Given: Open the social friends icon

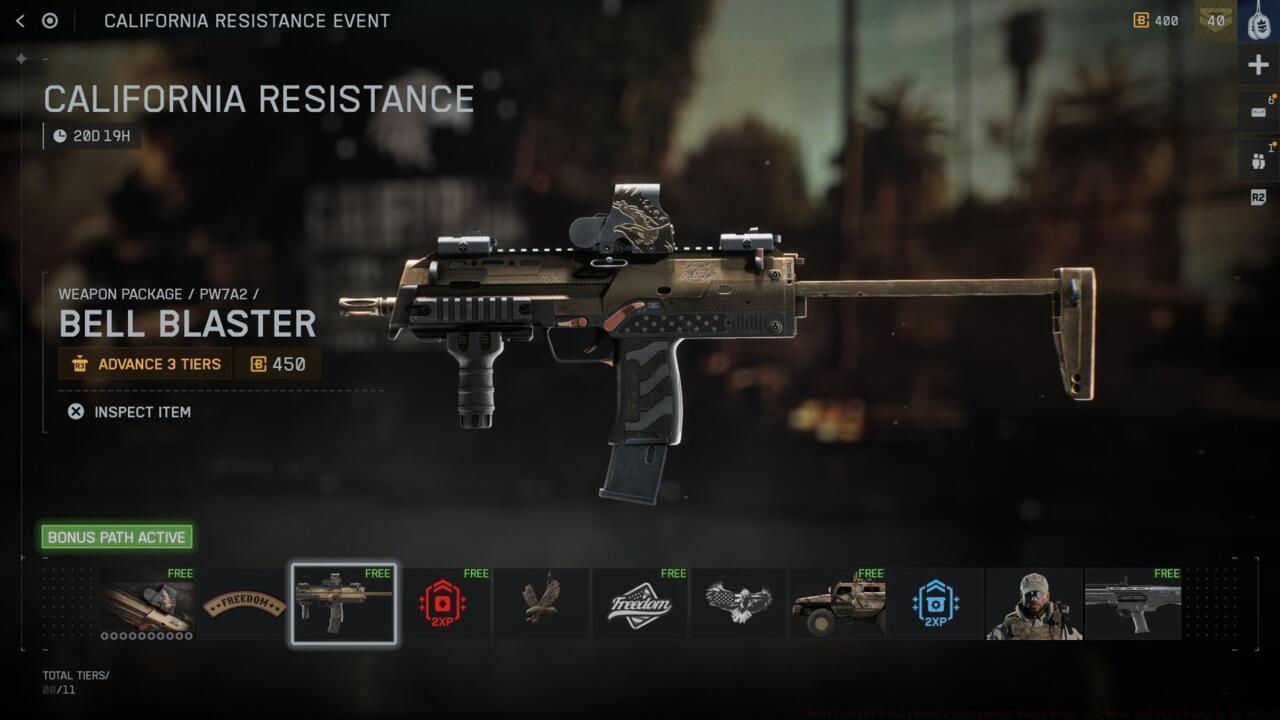Looking at the screenshot, I should tap(1258, 160).
